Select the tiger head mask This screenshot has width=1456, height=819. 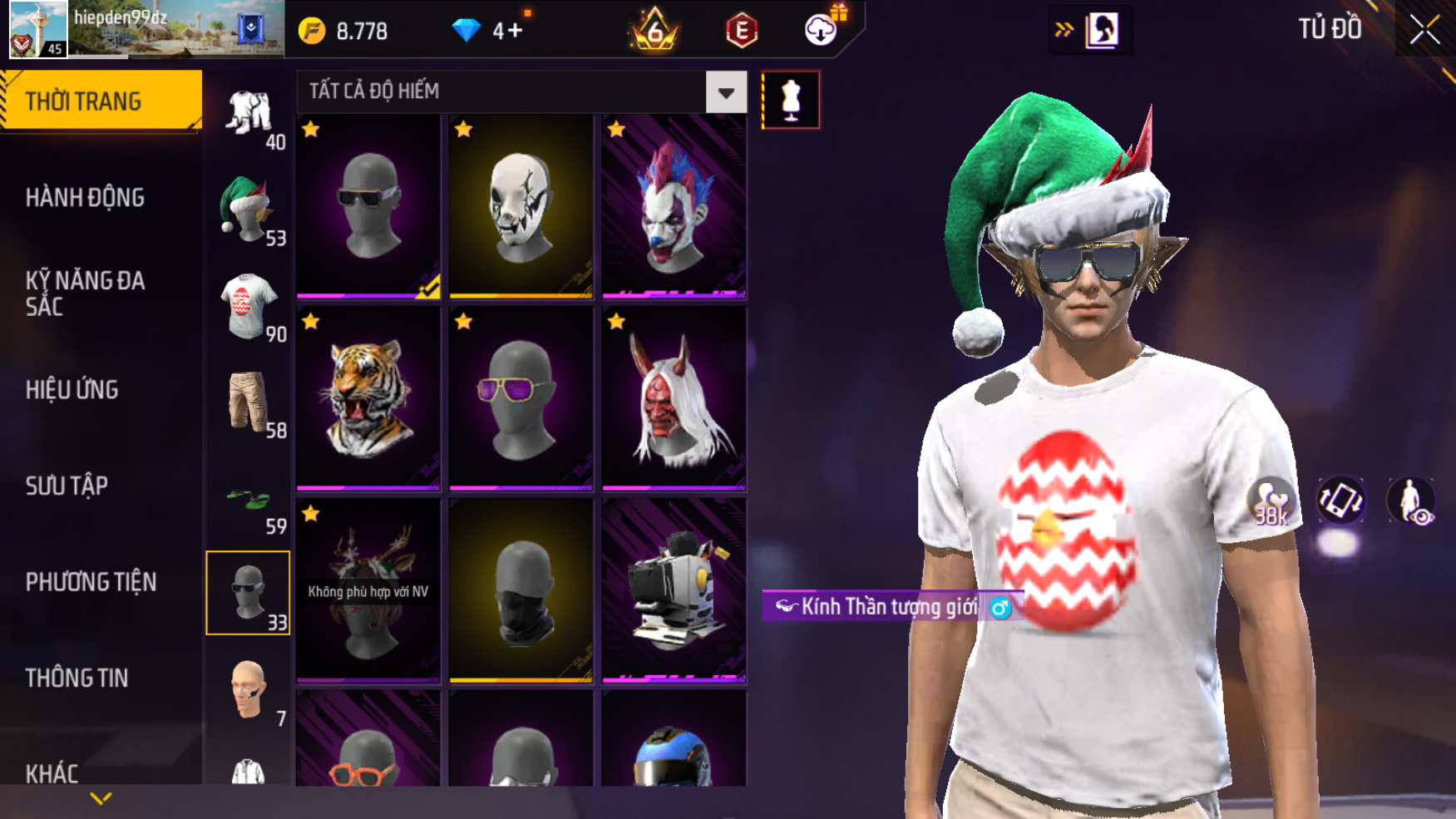coord(368,399)
